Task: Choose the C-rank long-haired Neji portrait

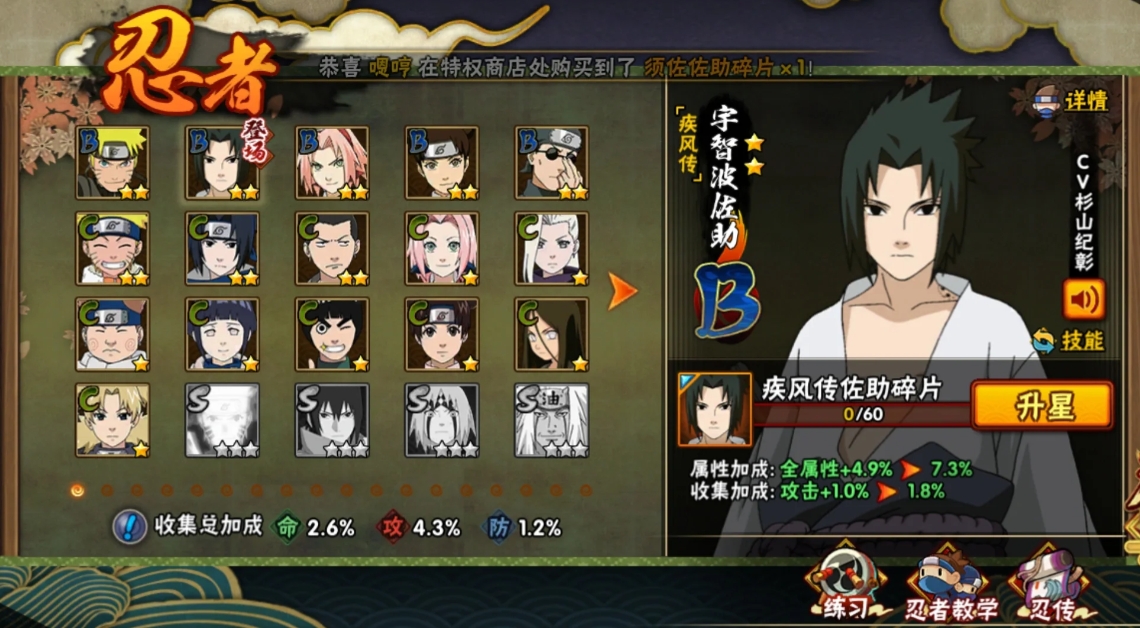Action: pos(552,335)
